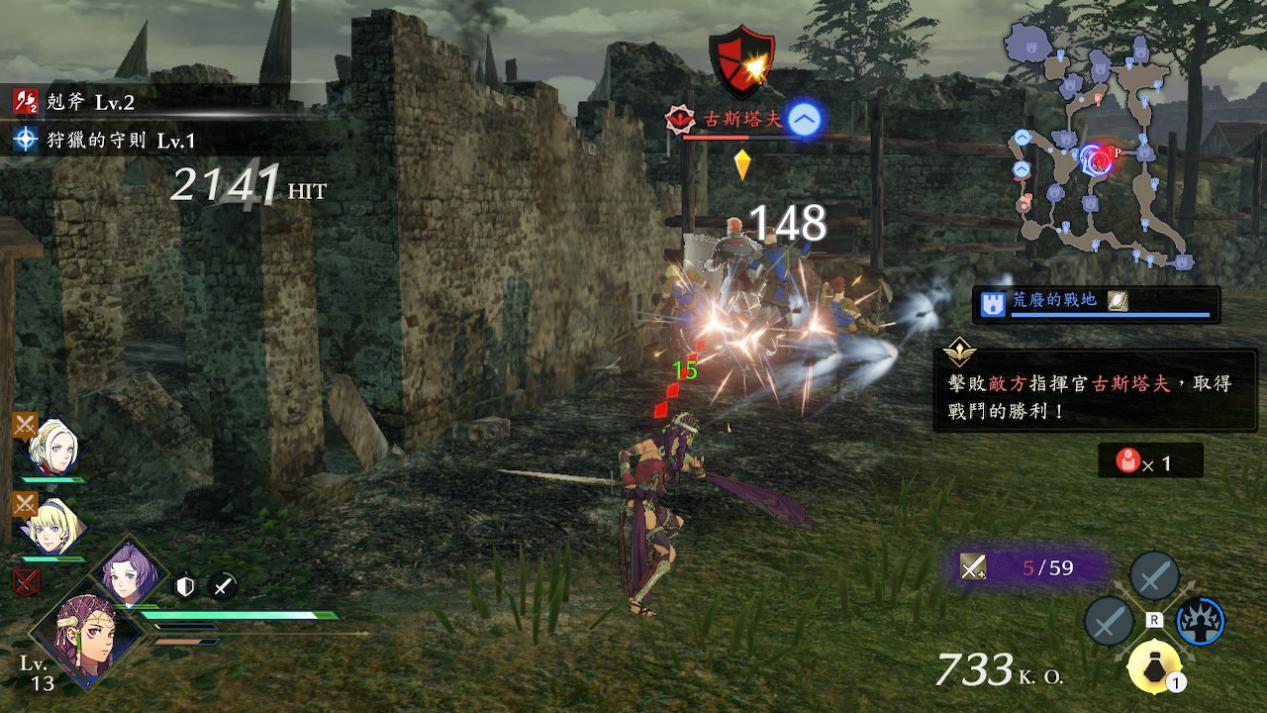Open the battlefield minimap
This screenshot has width=1267, height=713.
(1100, 150)
